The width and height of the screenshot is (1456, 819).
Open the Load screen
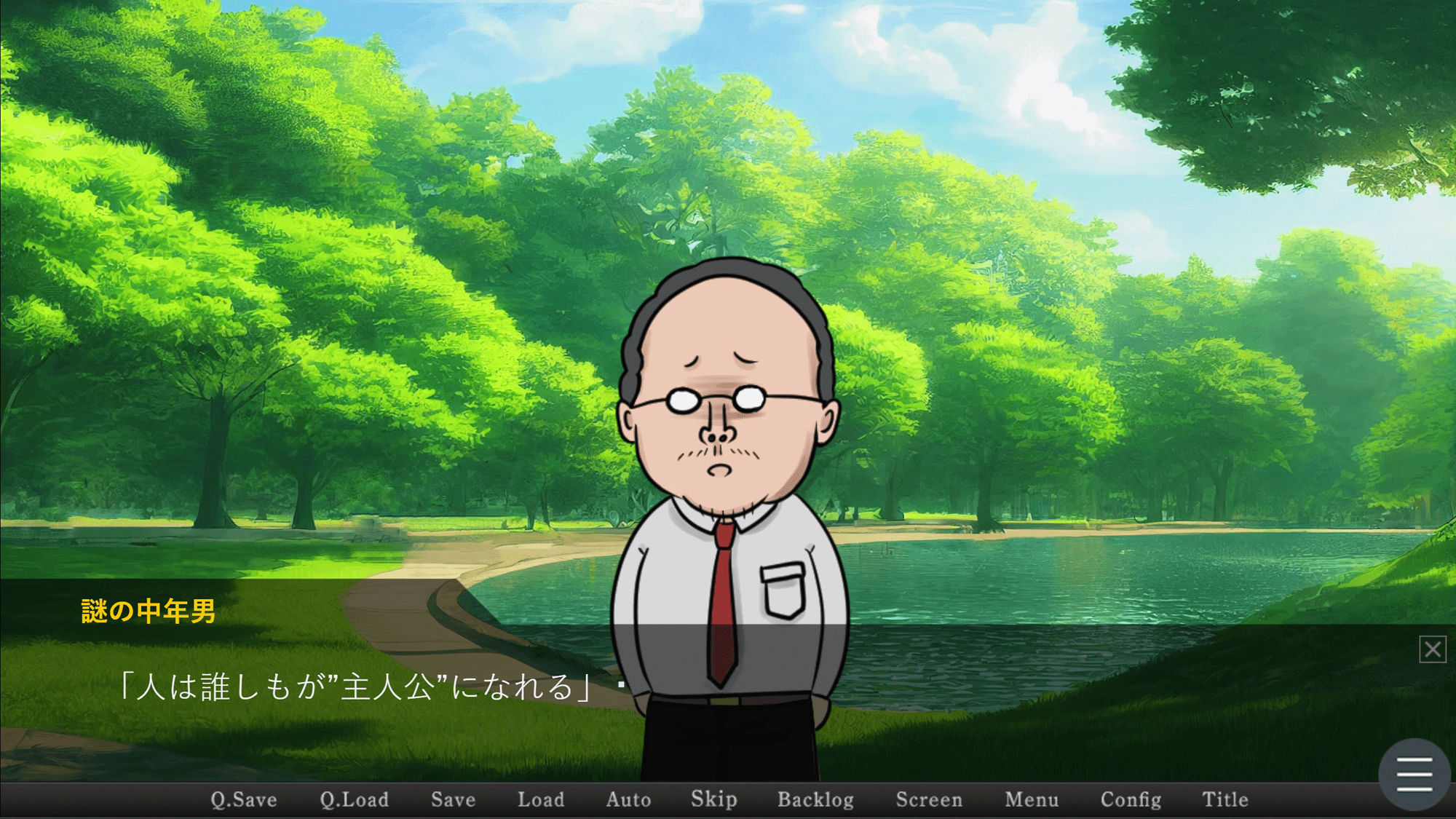tap(541, 799)
